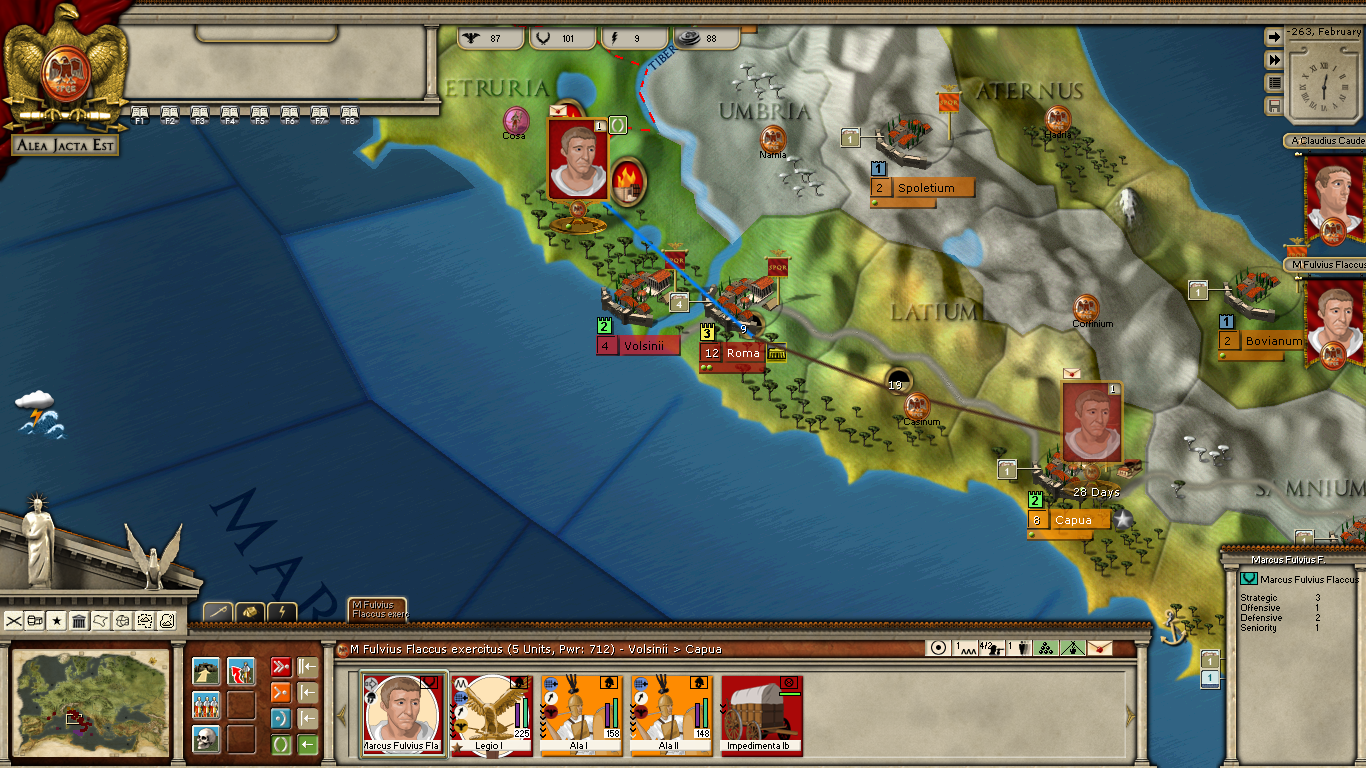Click the single-arrow next turn button

point(1274,37)
